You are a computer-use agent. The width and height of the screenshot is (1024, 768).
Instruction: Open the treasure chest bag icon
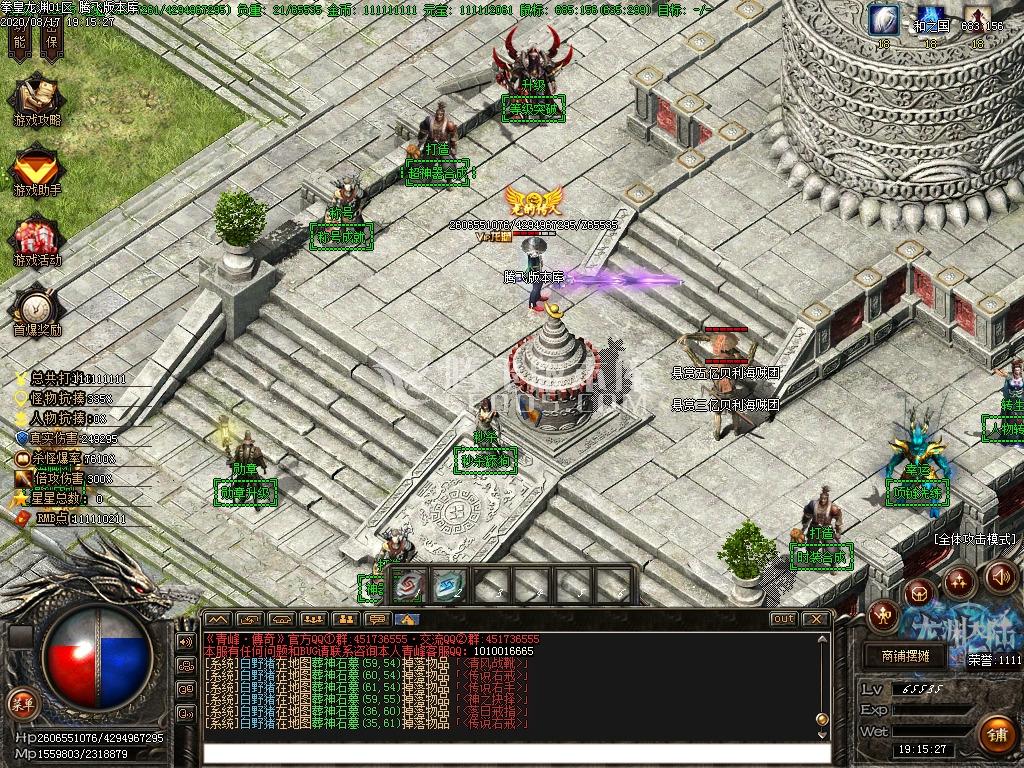(919, 592)
